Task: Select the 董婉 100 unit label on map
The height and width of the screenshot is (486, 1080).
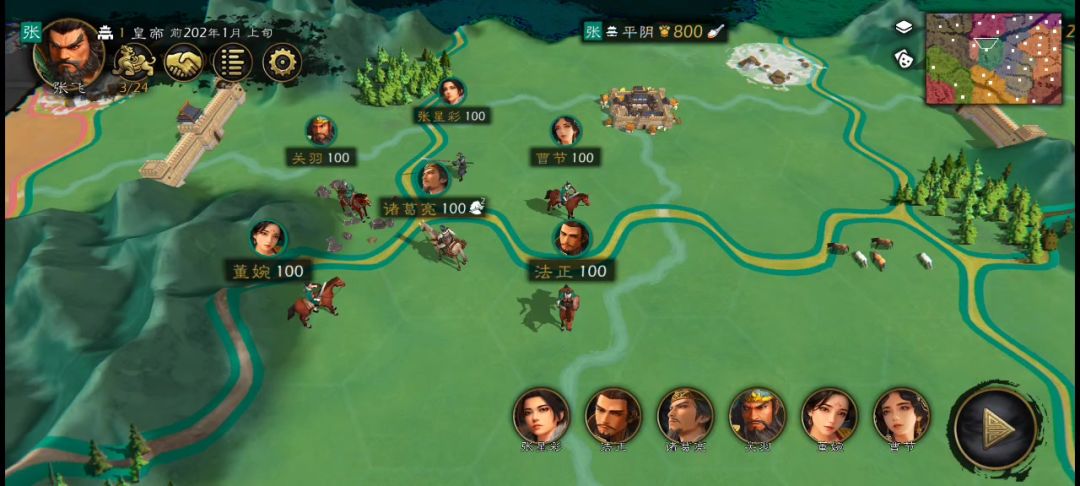Action: (267, 271)
